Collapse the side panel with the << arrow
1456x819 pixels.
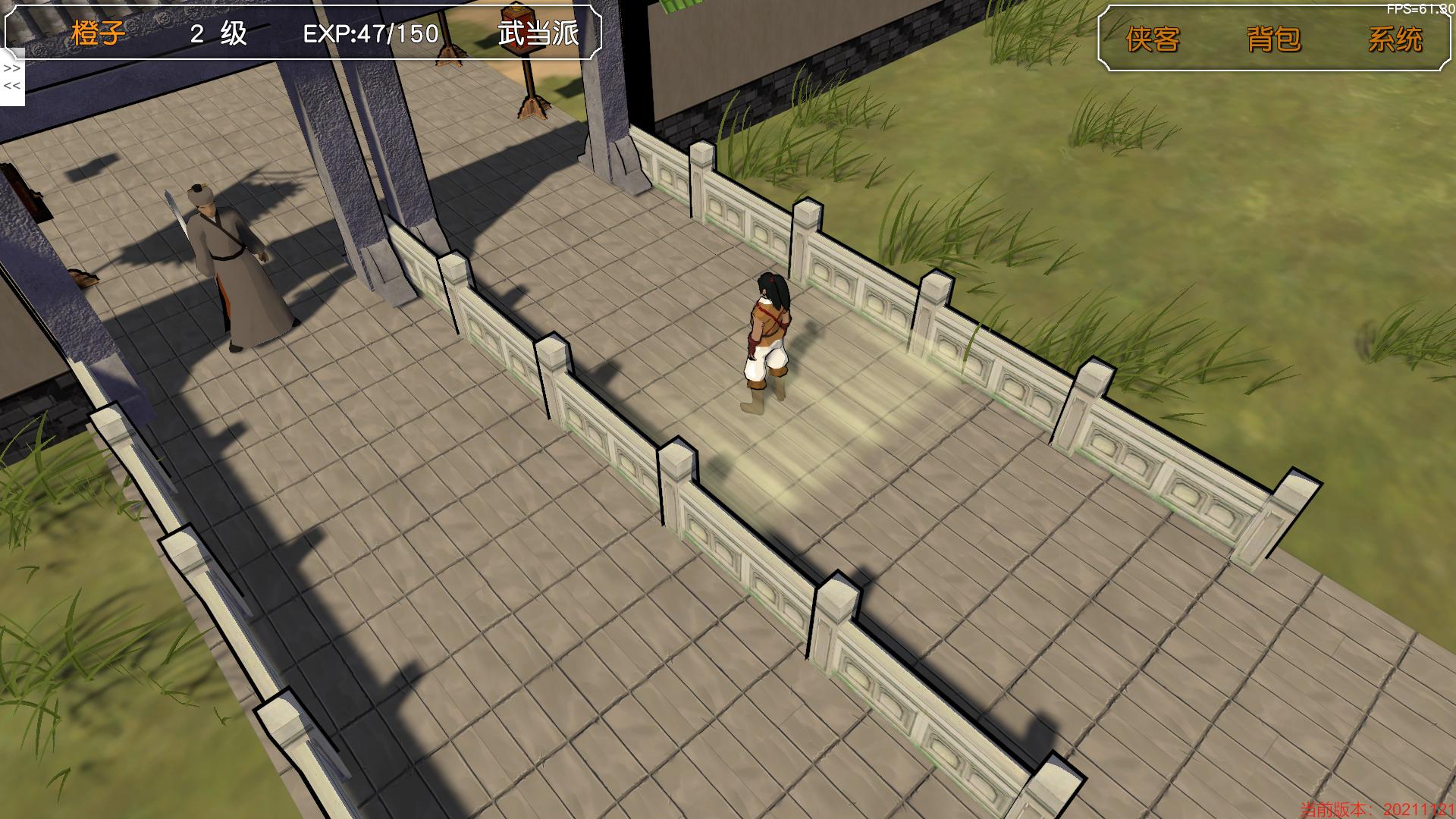point(11,86)
